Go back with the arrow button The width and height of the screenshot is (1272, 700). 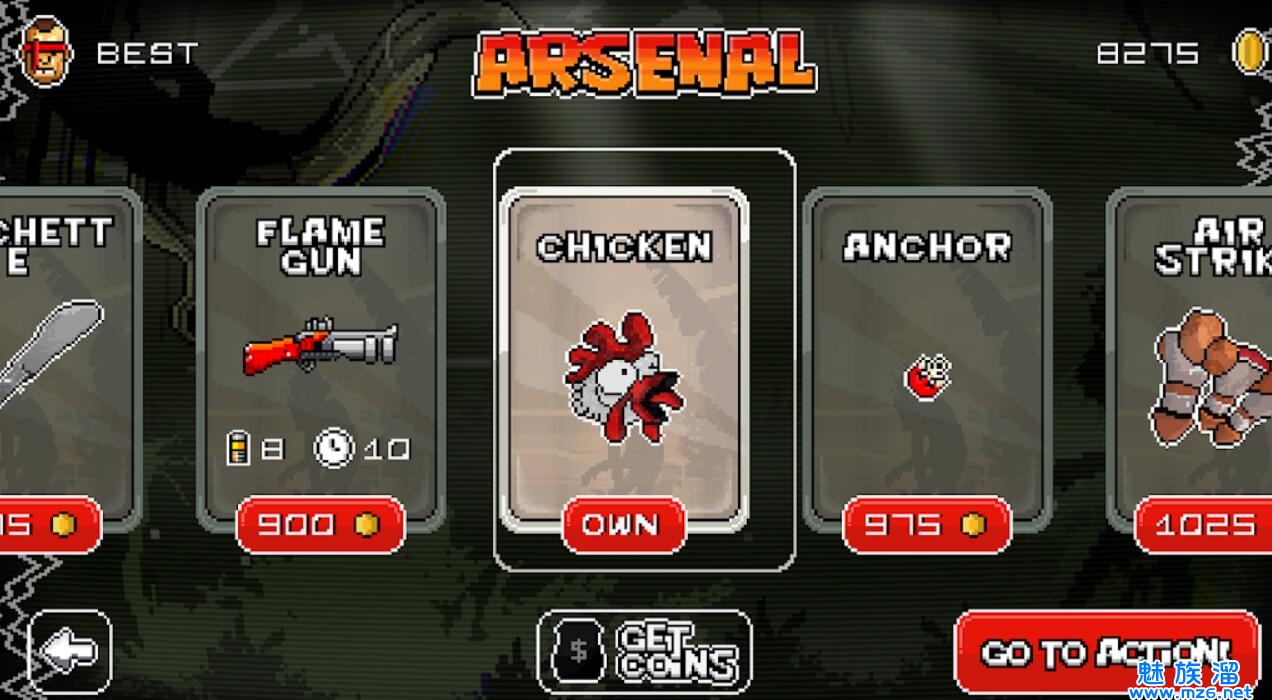click(70, 652)
